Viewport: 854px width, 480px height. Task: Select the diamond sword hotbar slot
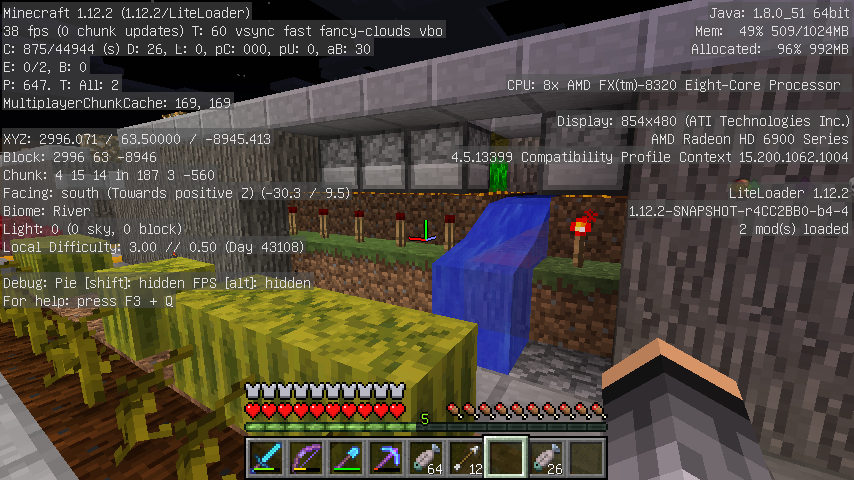(x=266, y=457)
